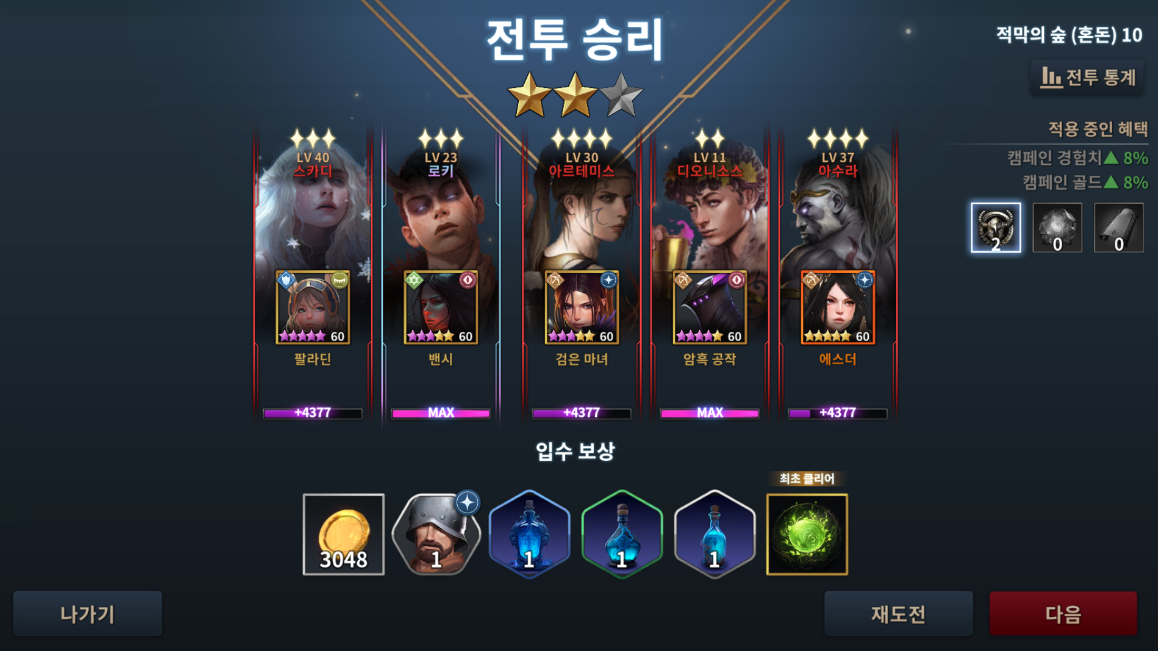Inspect the green-bordered potion reward
The width and height of the screenshot is (1158, 651).
pos(621,535)
